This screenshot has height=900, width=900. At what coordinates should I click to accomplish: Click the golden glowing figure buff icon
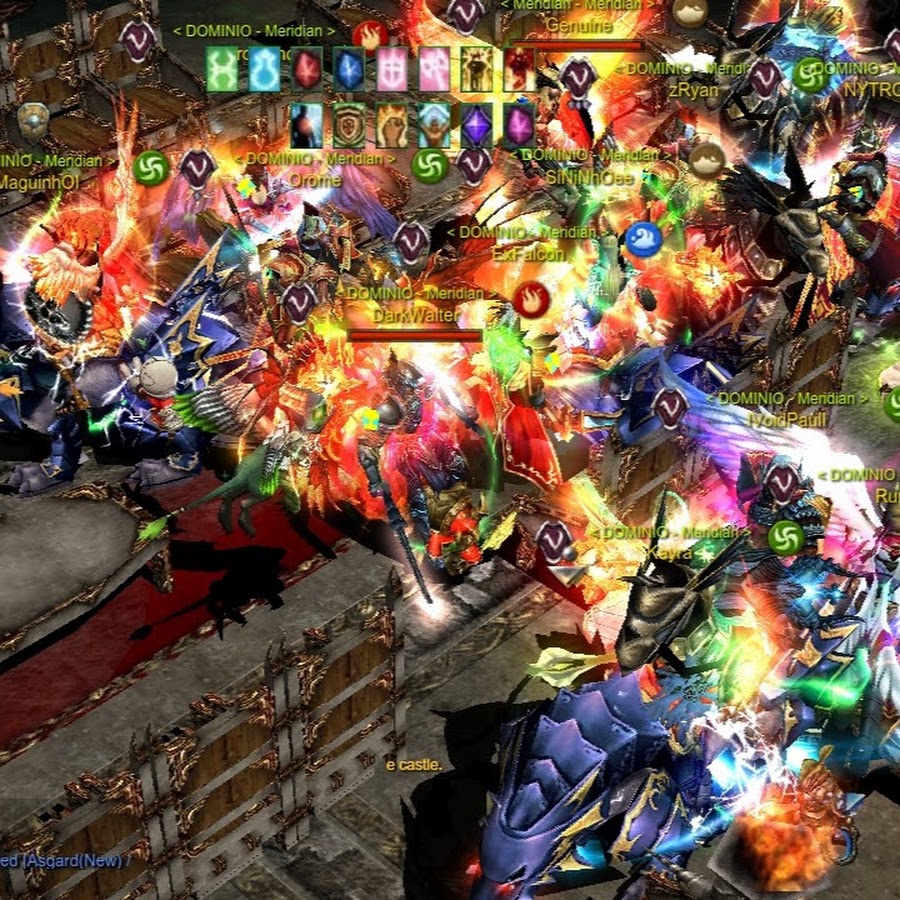pos(477,69)
